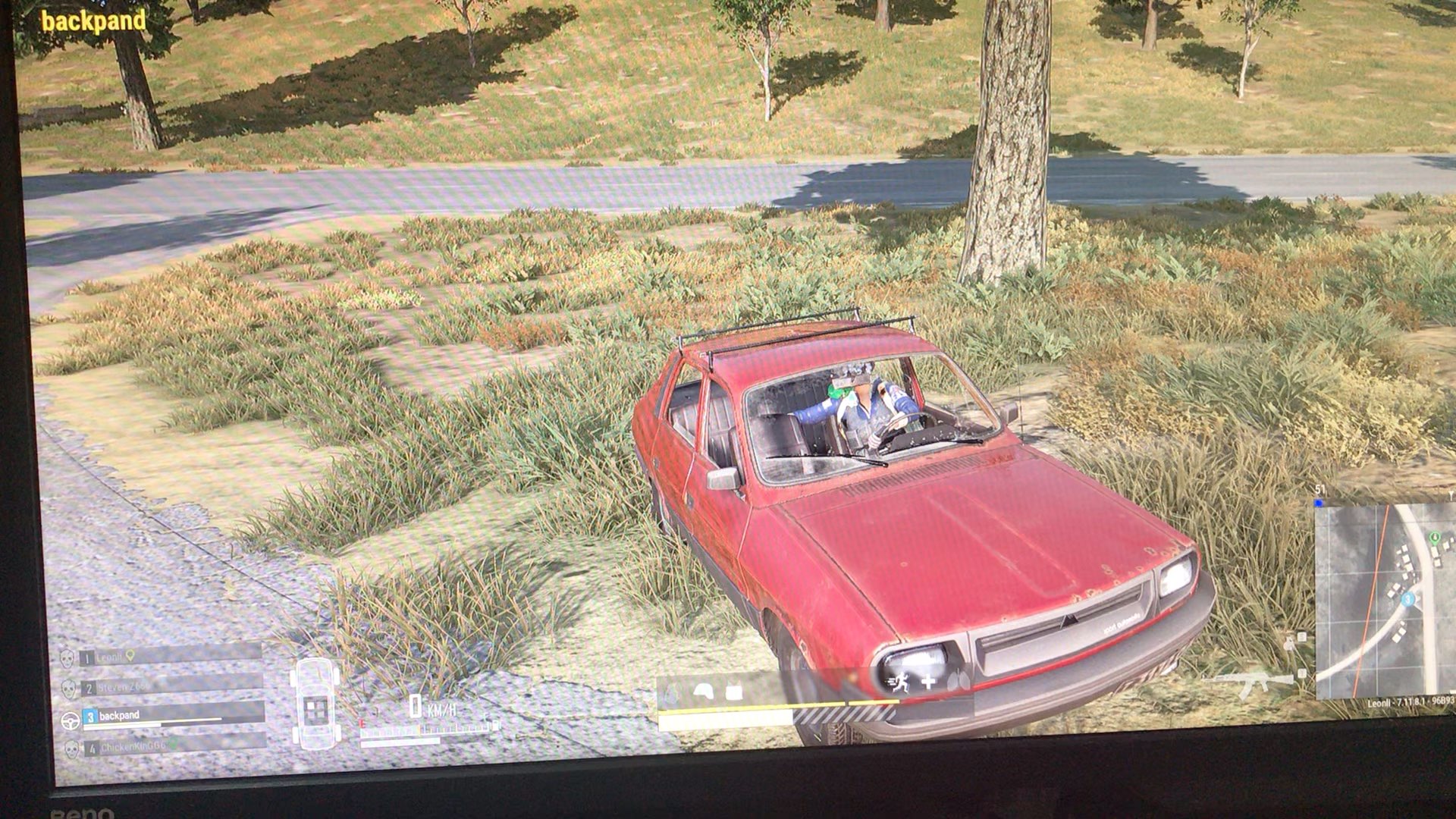
Task: Click the spectated player name backpand
Action: pos(93,21)
